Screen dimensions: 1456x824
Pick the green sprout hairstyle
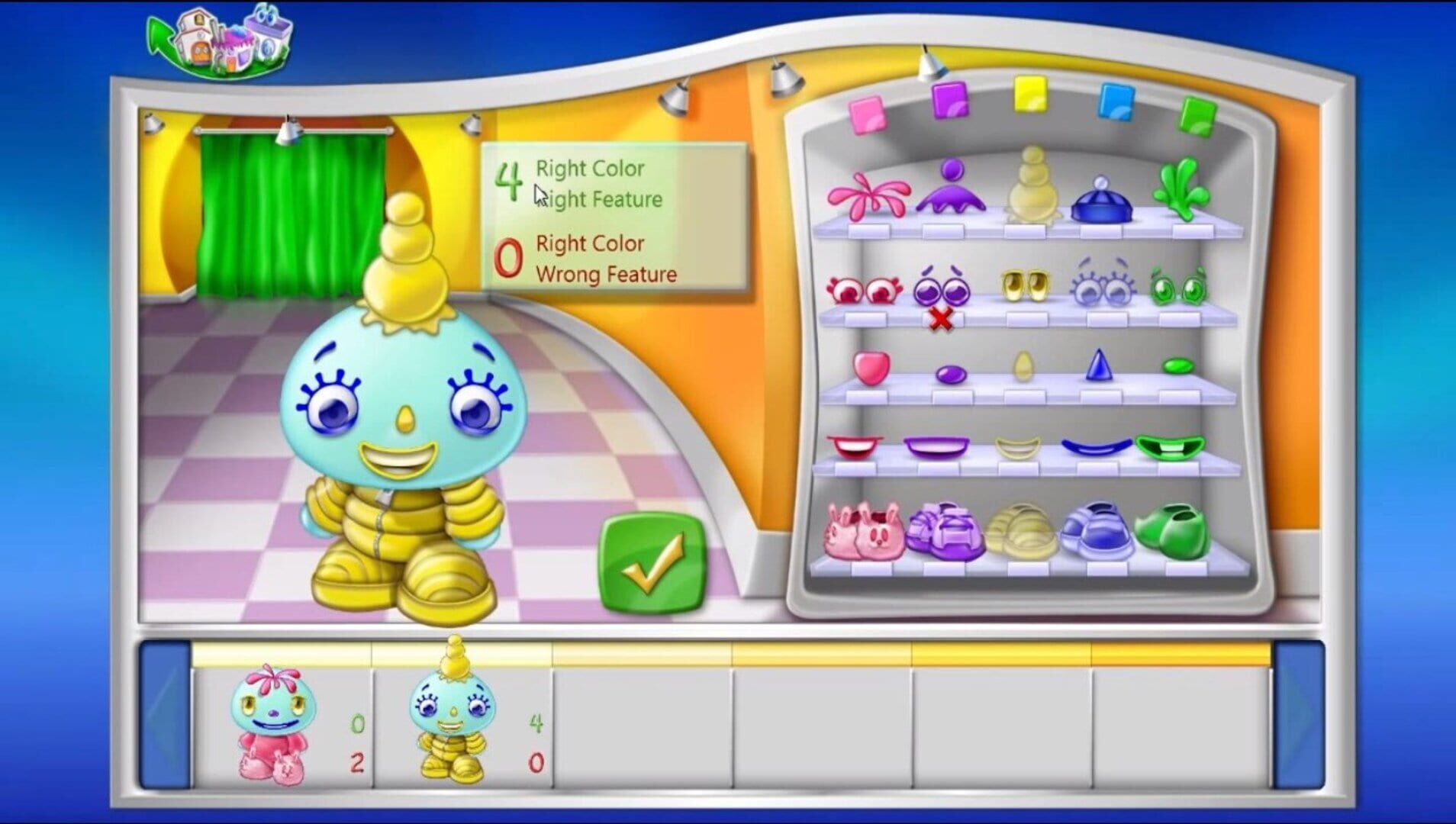[x=1181, y=191]
